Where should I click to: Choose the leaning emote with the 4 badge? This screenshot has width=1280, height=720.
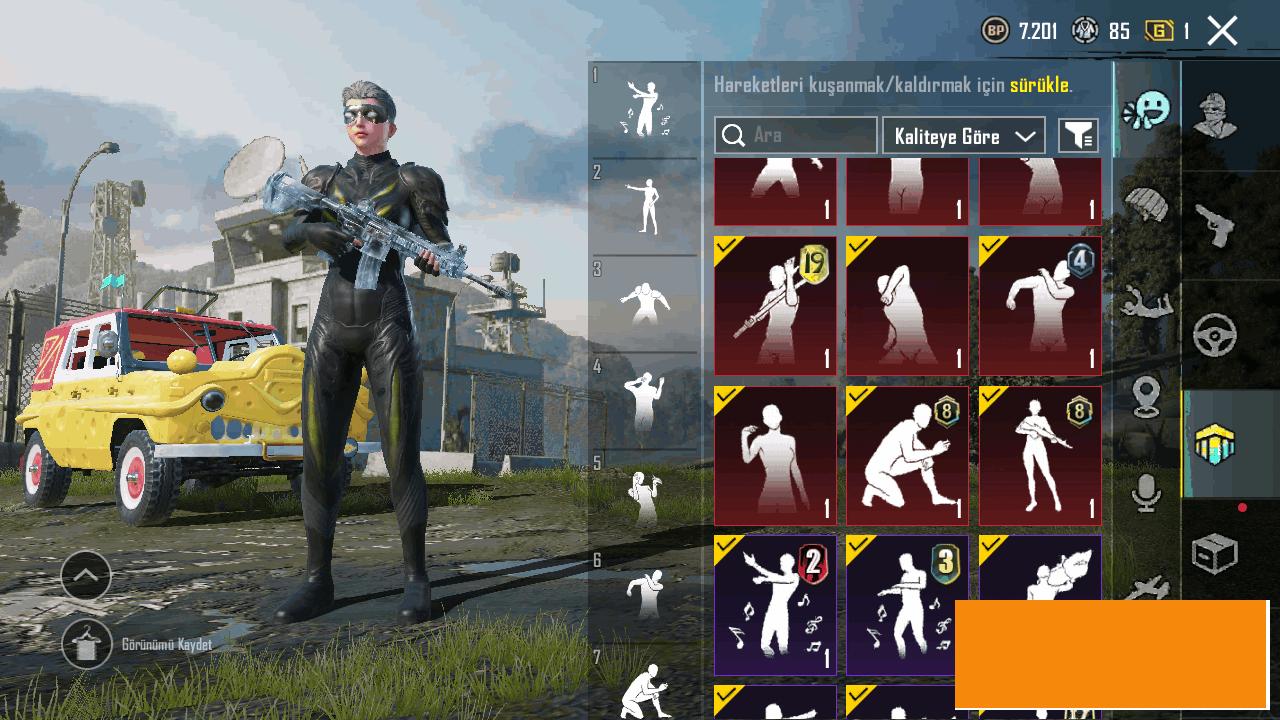point(1040,305)
